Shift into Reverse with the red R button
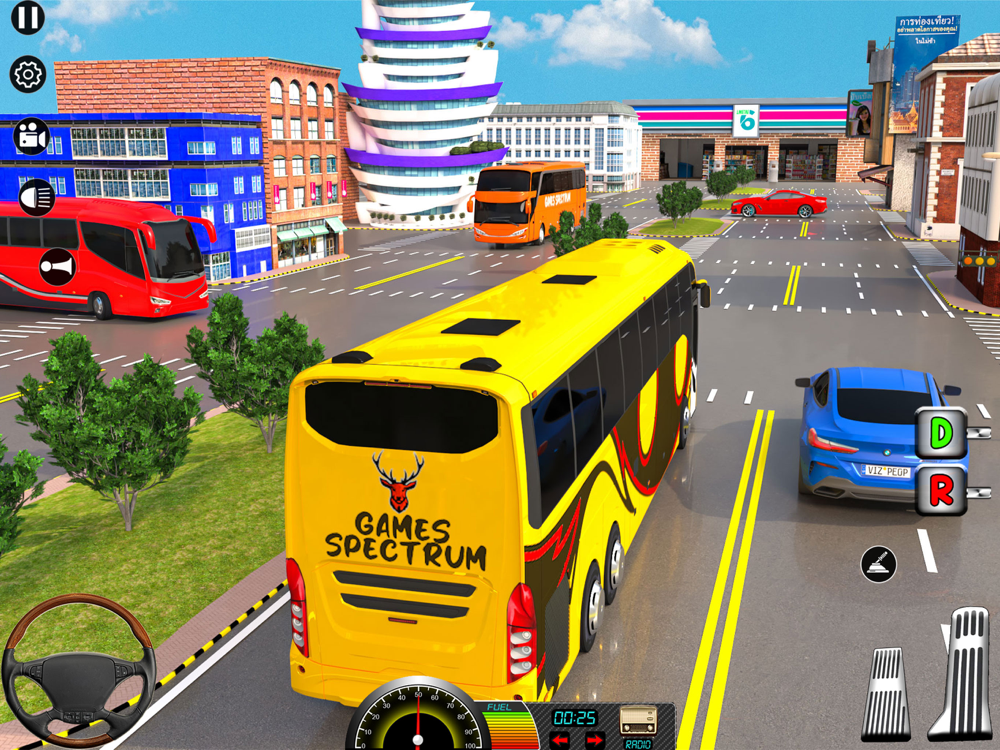The image size is (1000, 750). pyautogui.click(x=941, y=490)
